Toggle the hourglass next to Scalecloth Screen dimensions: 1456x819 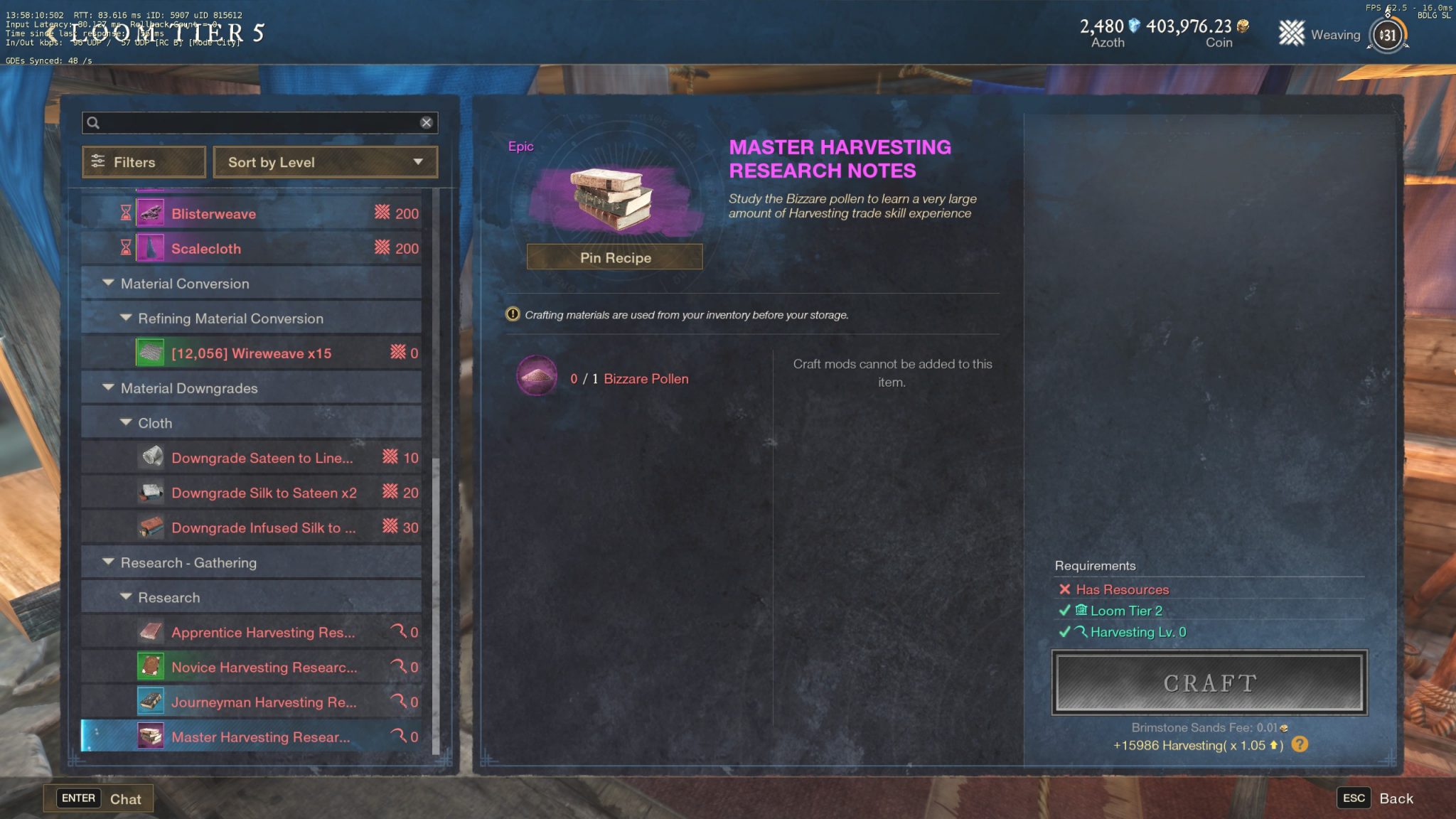point(124,247)
